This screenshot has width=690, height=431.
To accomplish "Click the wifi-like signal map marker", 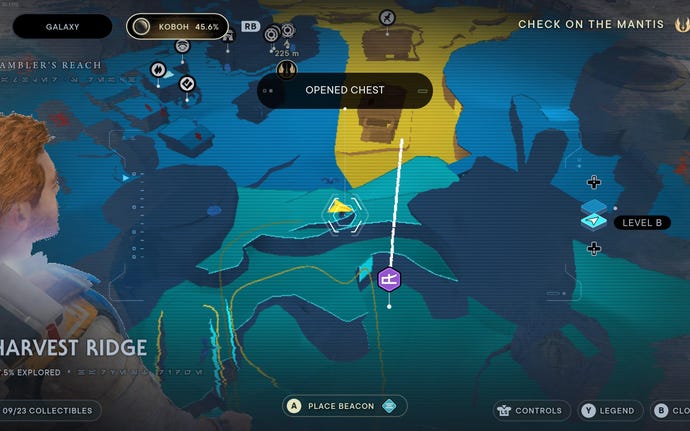I will (x=182, y=45).
